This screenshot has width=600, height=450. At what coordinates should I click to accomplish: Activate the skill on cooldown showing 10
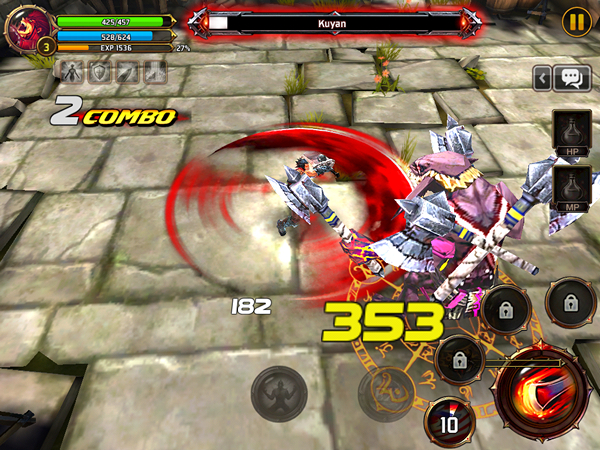449,421
